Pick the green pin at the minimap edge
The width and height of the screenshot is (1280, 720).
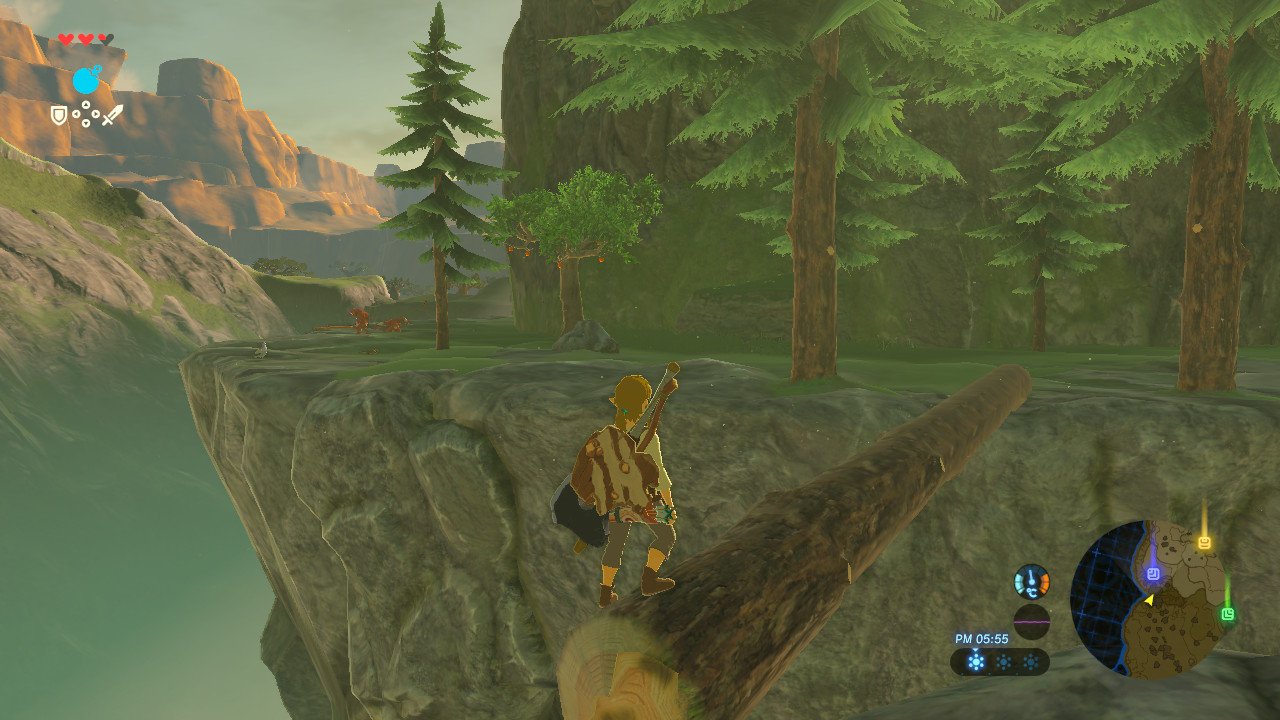1228,614
